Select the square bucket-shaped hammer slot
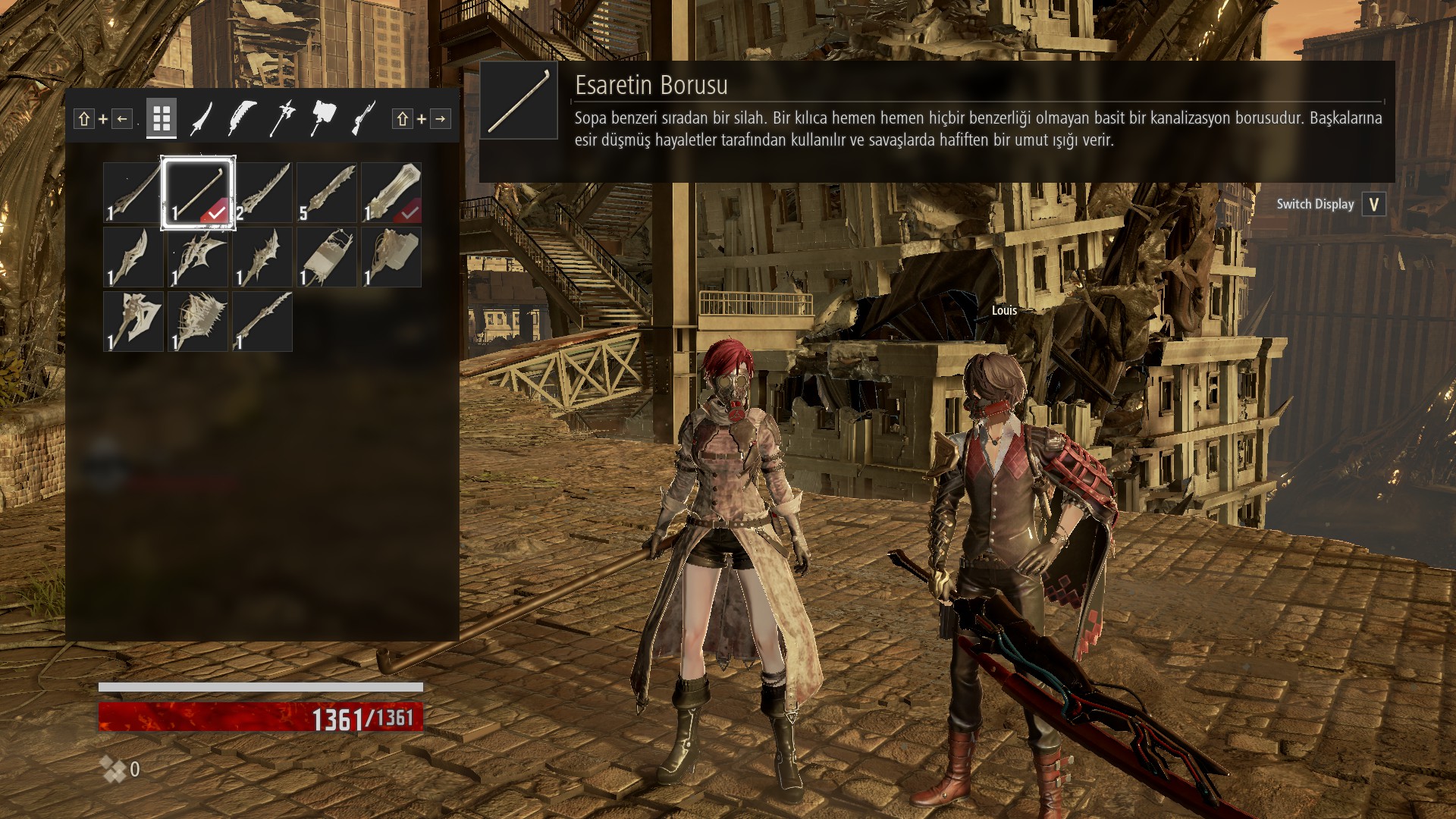Image resolution: width=1456 pixels, height=819 pixels. [x=327, y=257]
